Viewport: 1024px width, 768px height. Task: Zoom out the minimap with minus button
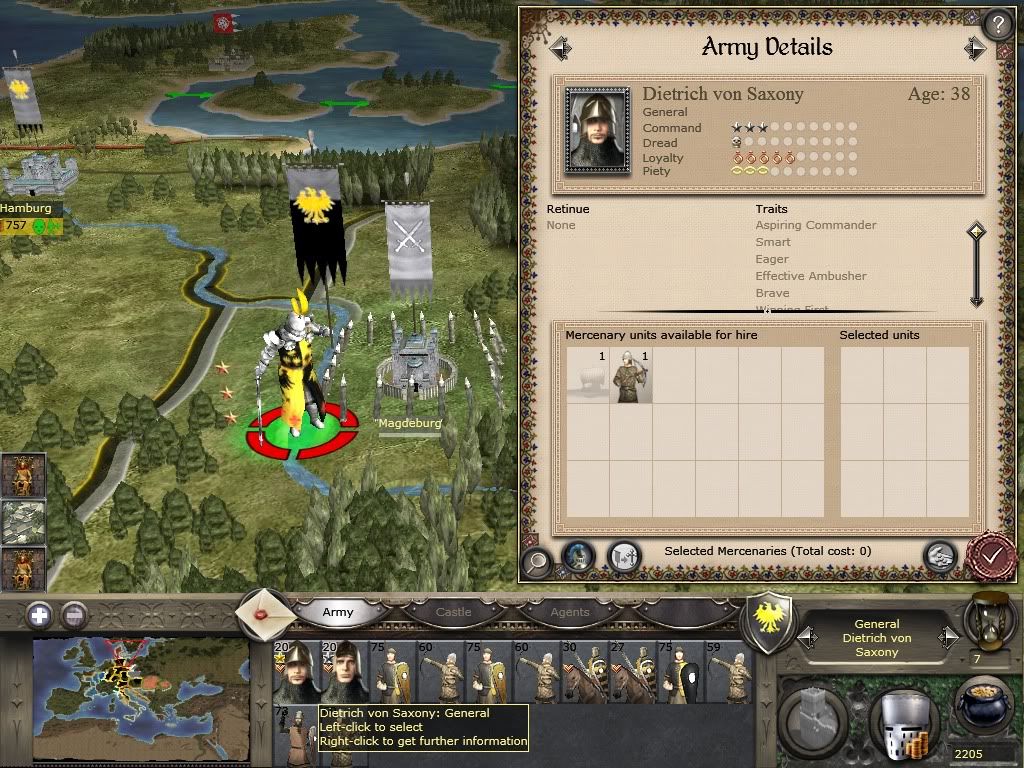pyautogui.click(x=74, y=615)
